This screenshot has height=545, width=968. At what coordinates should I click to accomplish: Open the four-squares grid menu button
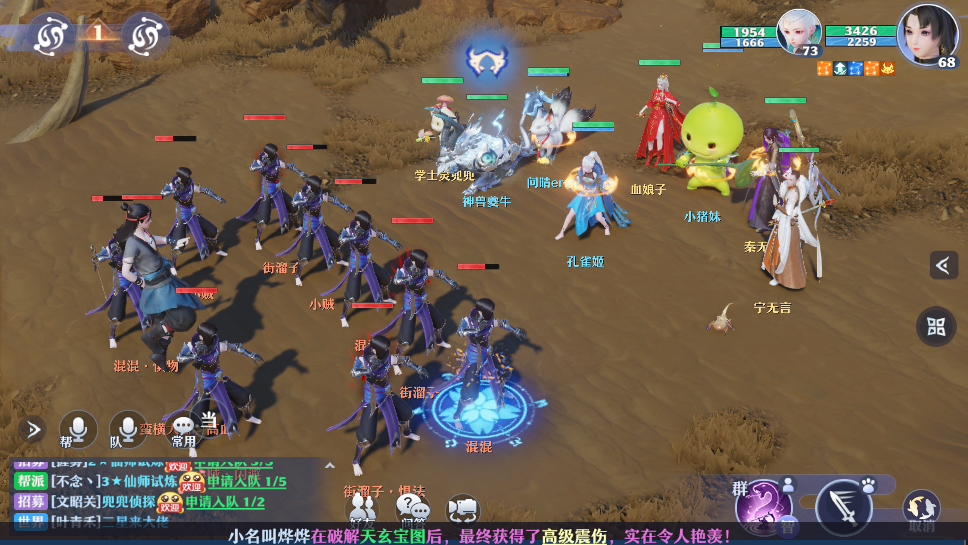pyautogui.click(x=936, y=326)
